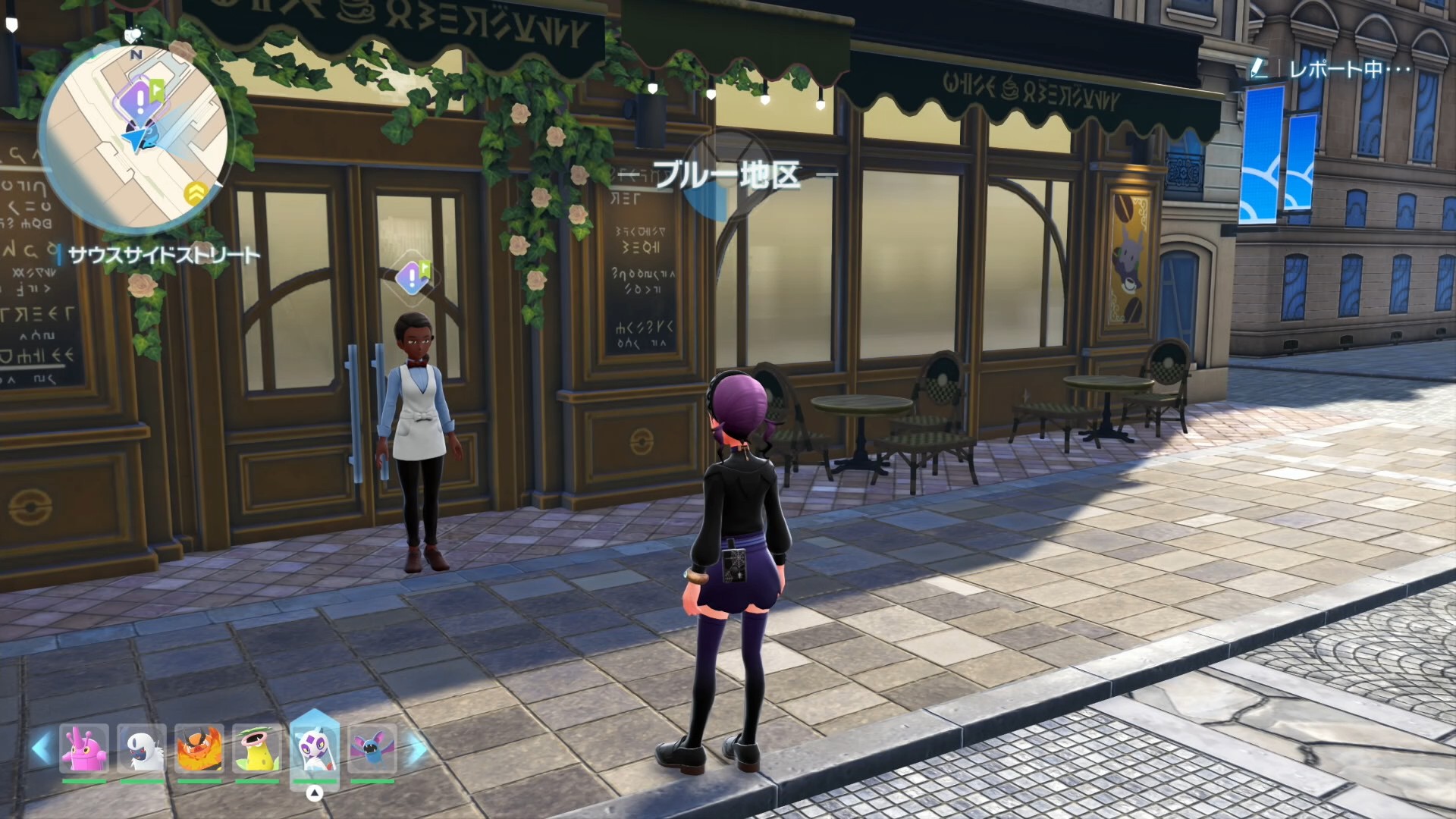Select the purple exclamation quest marker on minimap
The image size is (1456, 819).
pos(139,99)
